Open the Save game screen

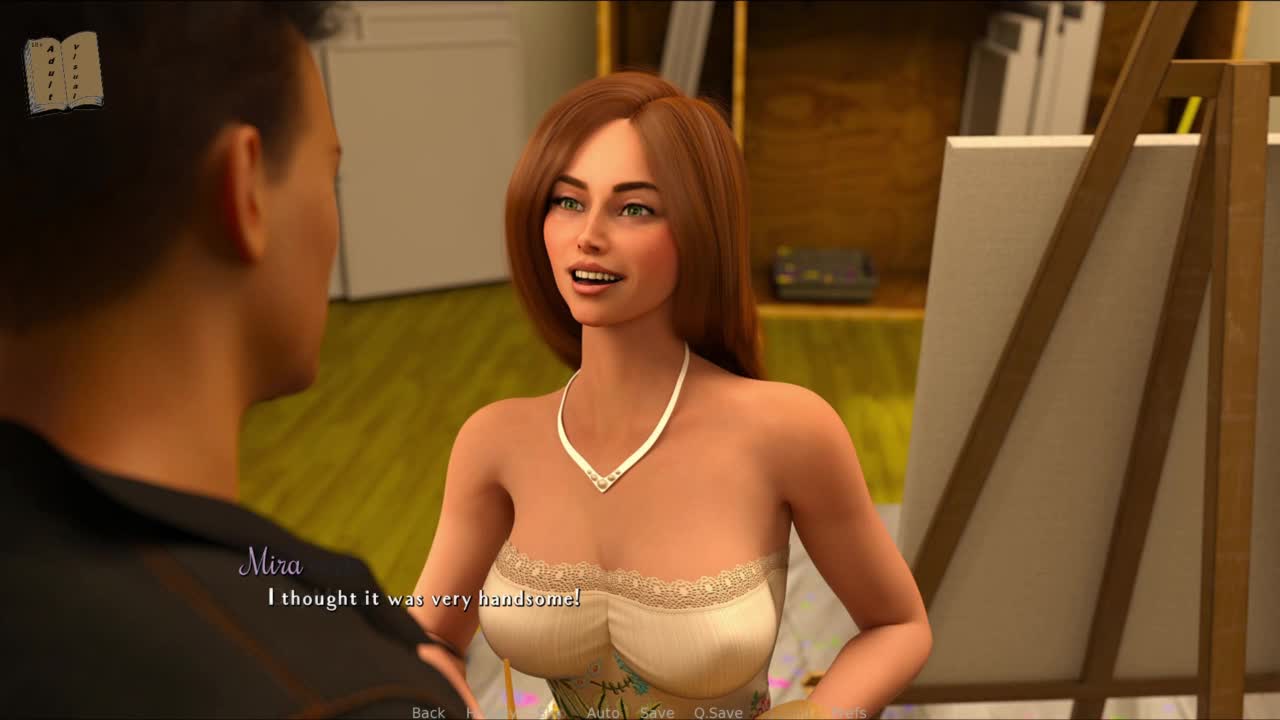(x=657, y=712)
